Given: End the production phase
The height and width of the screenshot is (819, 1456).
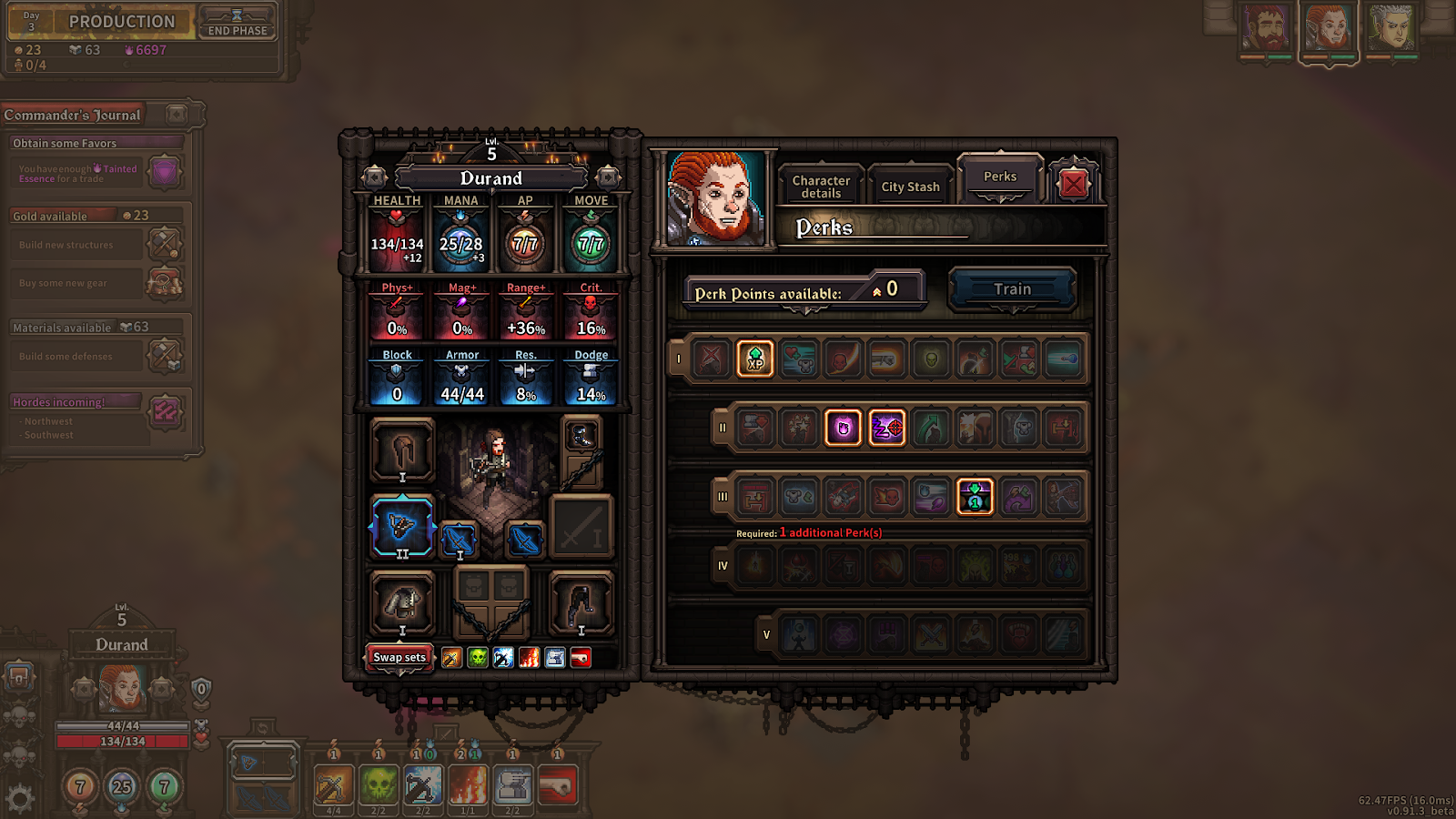Looking at the screenshot, I should pos(237,23).
